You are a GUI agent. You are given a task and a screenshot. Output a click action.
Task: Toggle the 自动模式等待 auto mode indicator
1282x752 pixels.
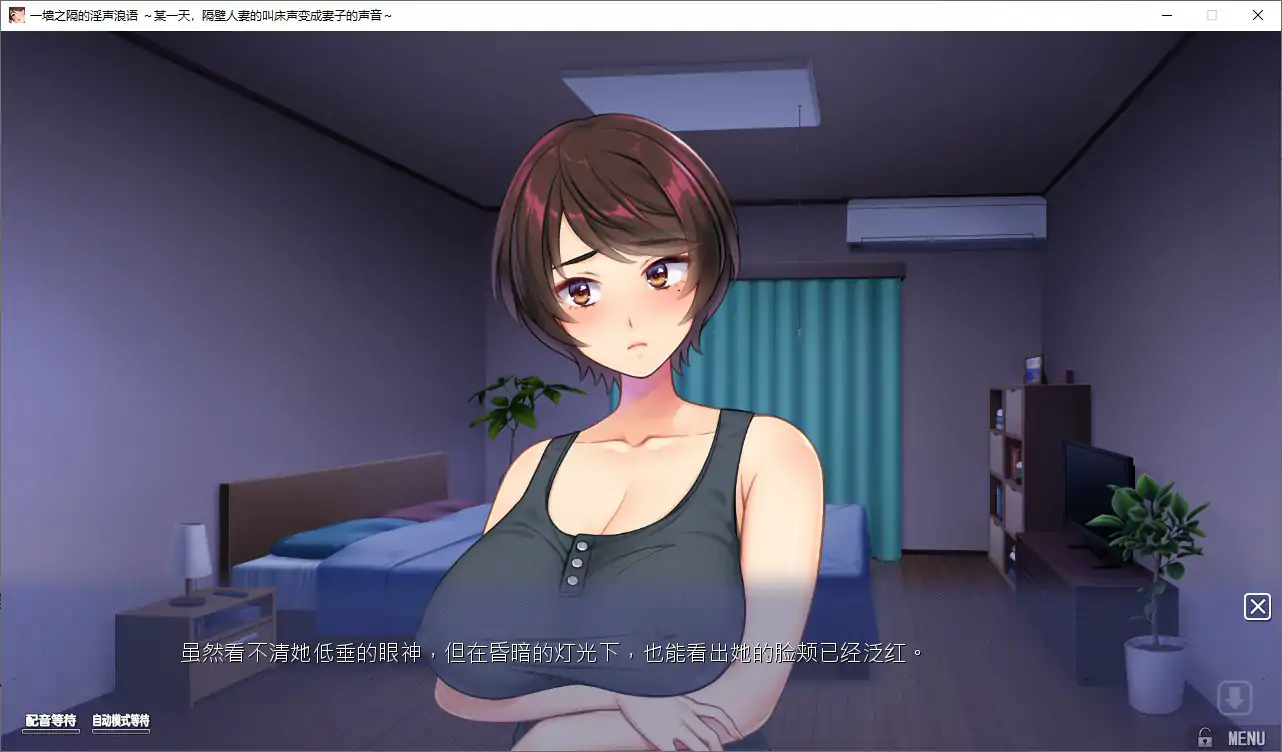click(x=121, y=720)
